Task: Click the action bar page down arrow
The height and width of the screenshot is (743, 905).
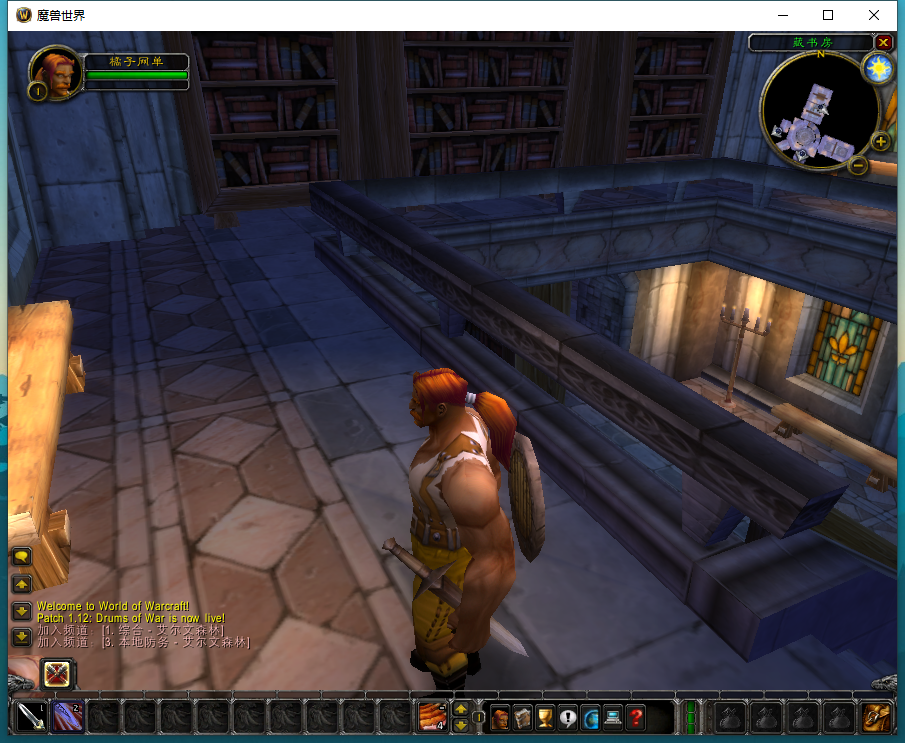Action: [461, 725]
